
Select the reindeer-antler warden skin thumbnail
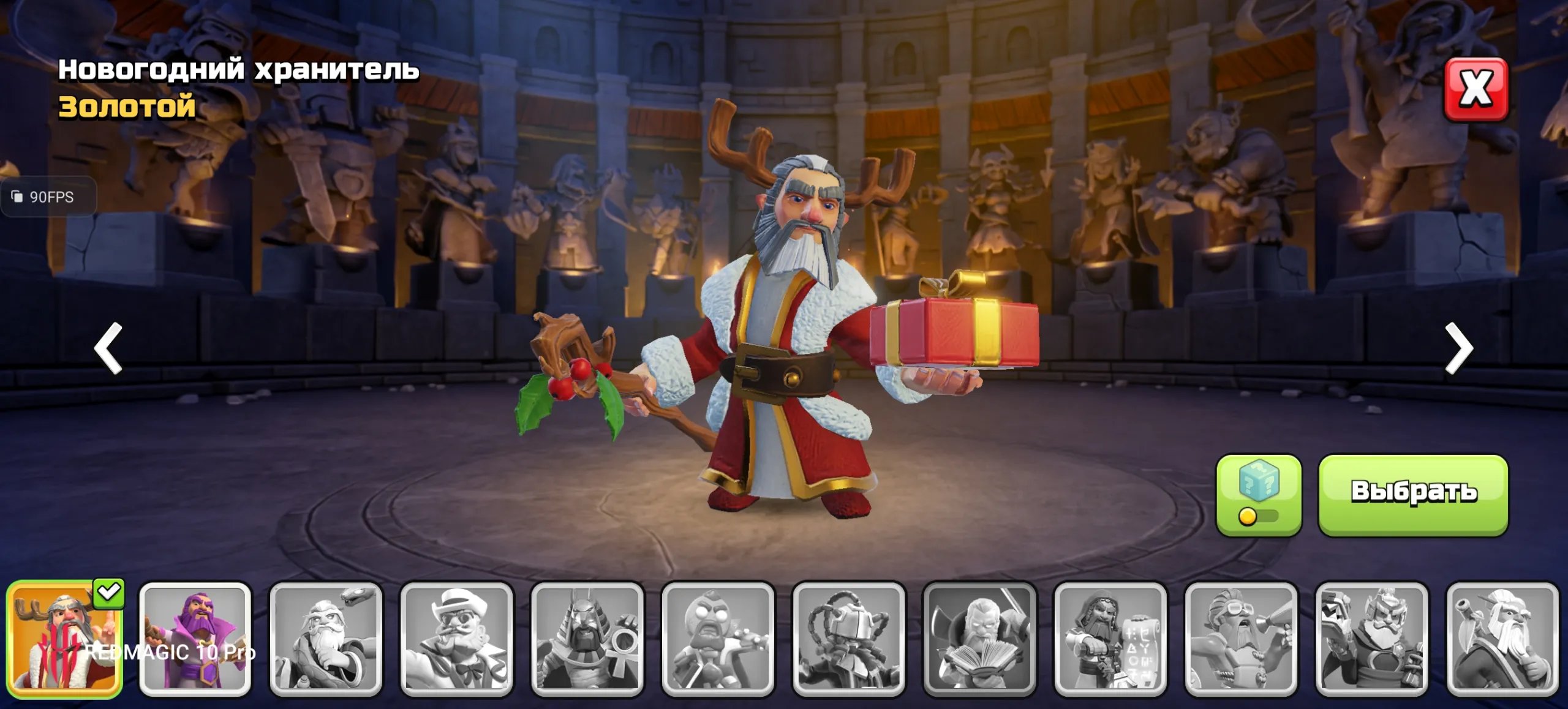pos(64,639)
